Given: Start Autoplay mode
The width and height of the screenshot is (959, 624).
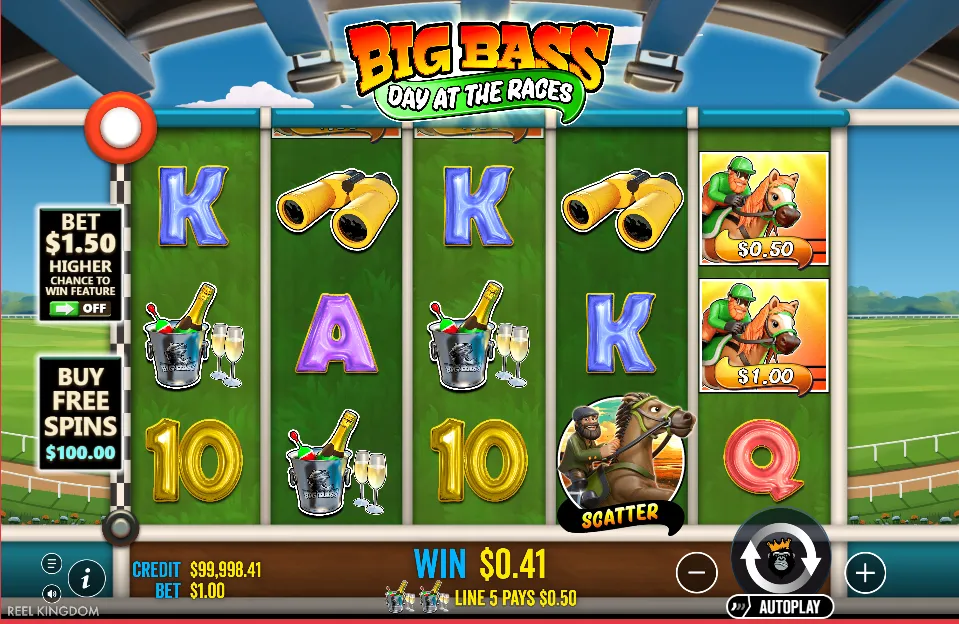Looking at the screenshot, I should click(x=780, y=607).
